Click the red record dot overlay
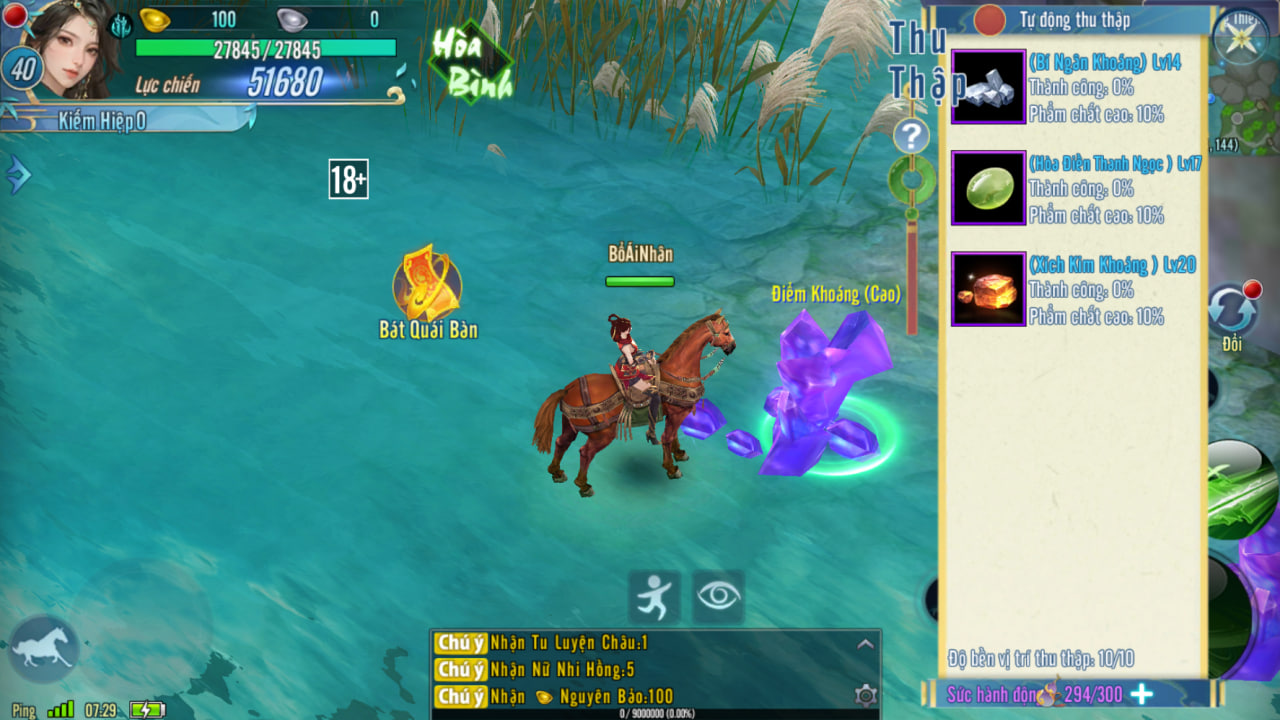 click(15, 14)
